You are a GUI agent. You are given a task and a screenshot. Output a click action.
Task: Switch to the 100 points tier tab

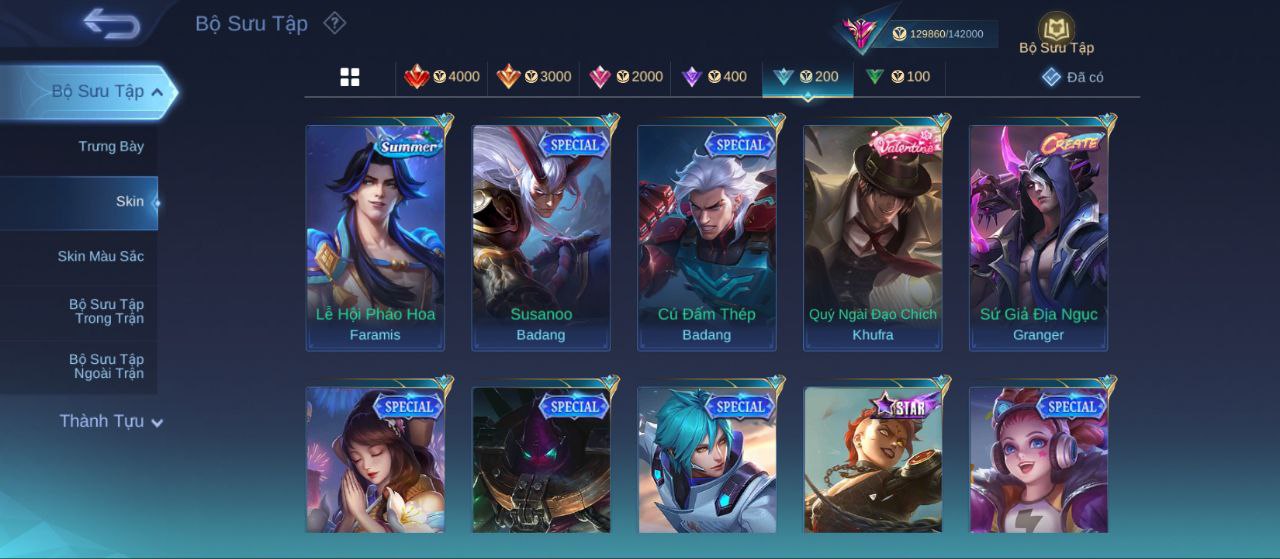898,77
